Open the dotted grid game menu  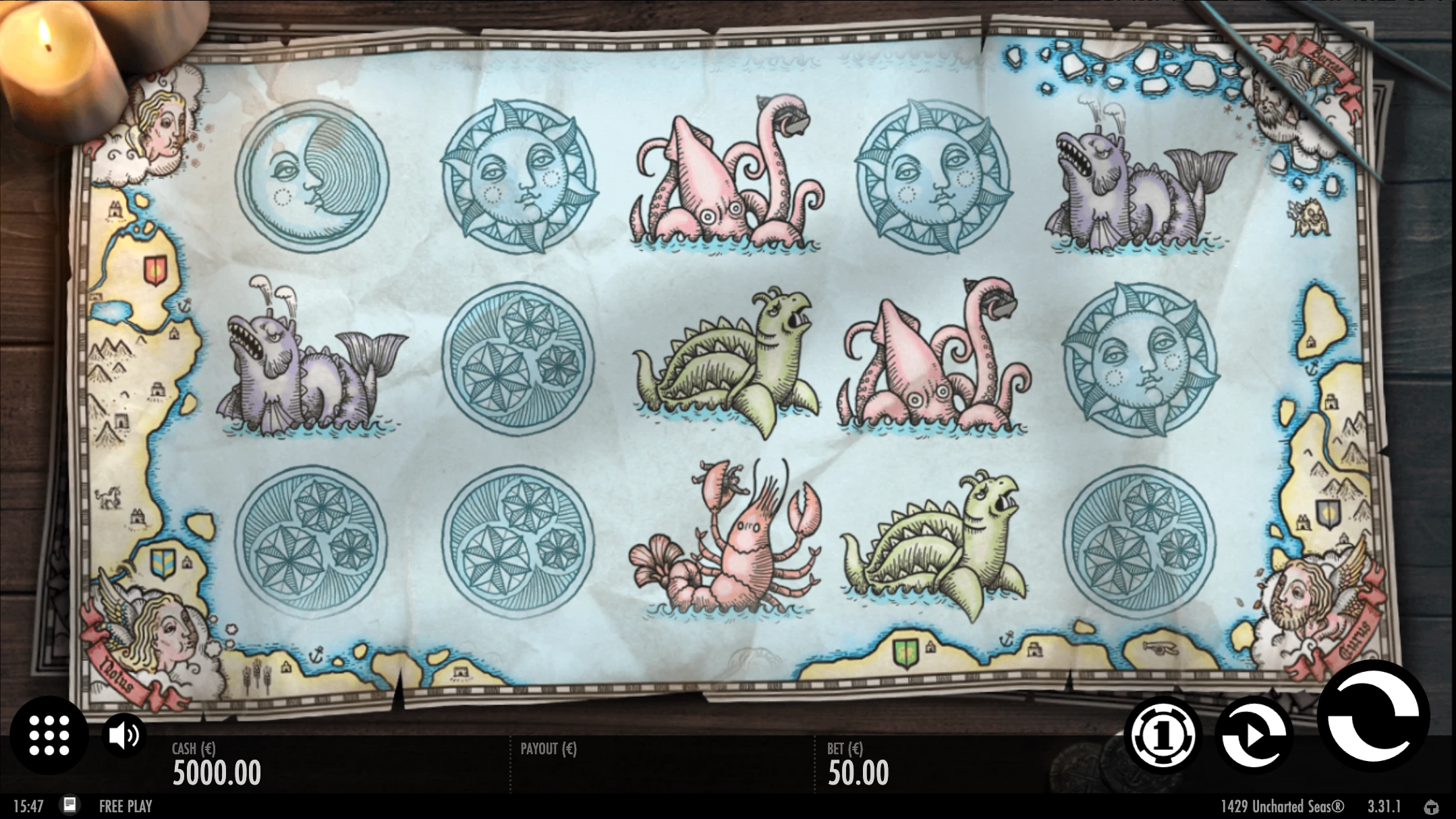[x=49, y=735]
